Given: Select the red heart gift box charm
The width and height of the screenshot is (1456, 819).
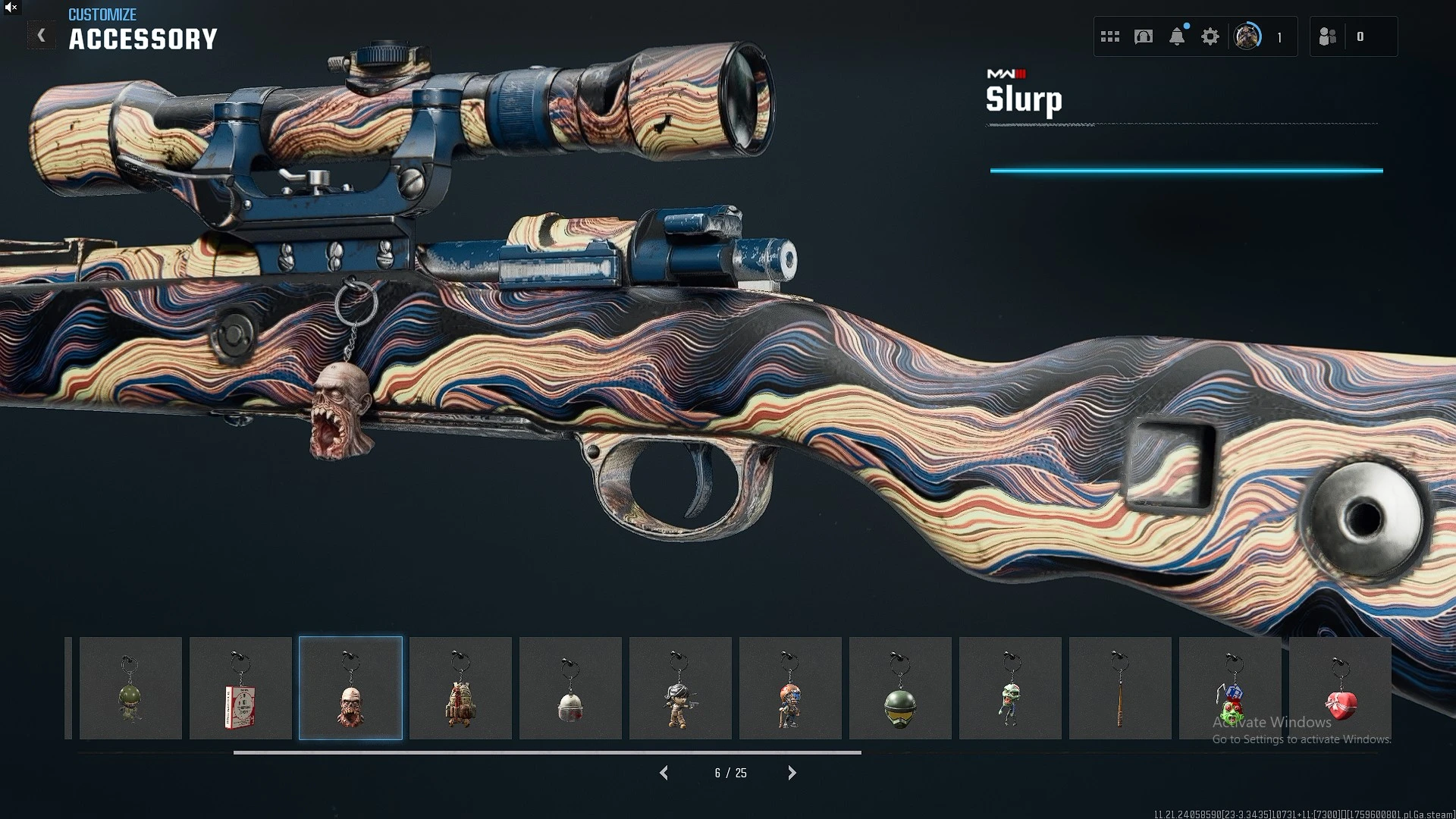Looking at the screenshot, I should click(1340, 689).
